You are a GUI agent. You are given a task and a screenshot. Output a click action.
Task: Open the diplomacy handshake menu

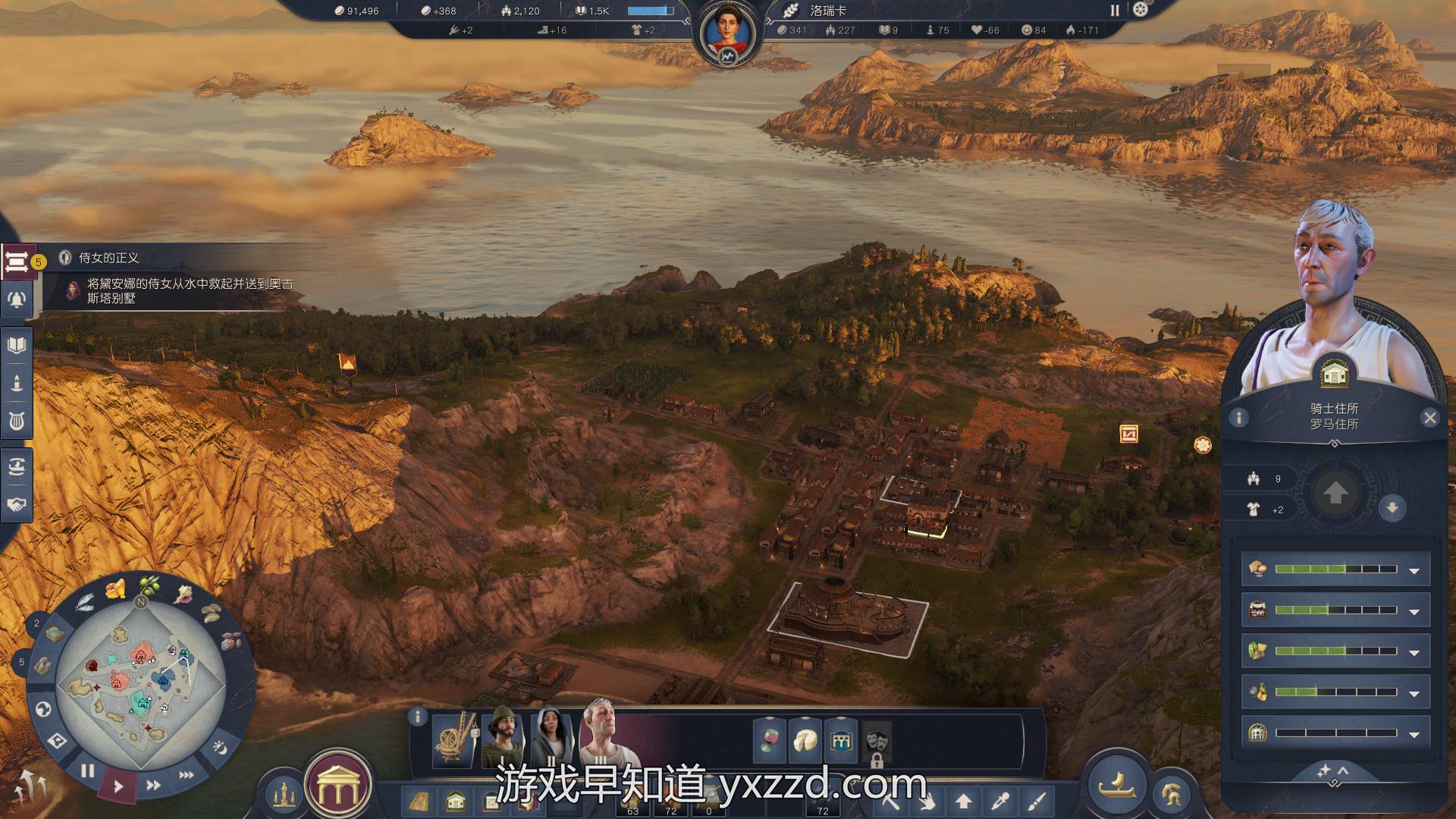pos(17,504)
